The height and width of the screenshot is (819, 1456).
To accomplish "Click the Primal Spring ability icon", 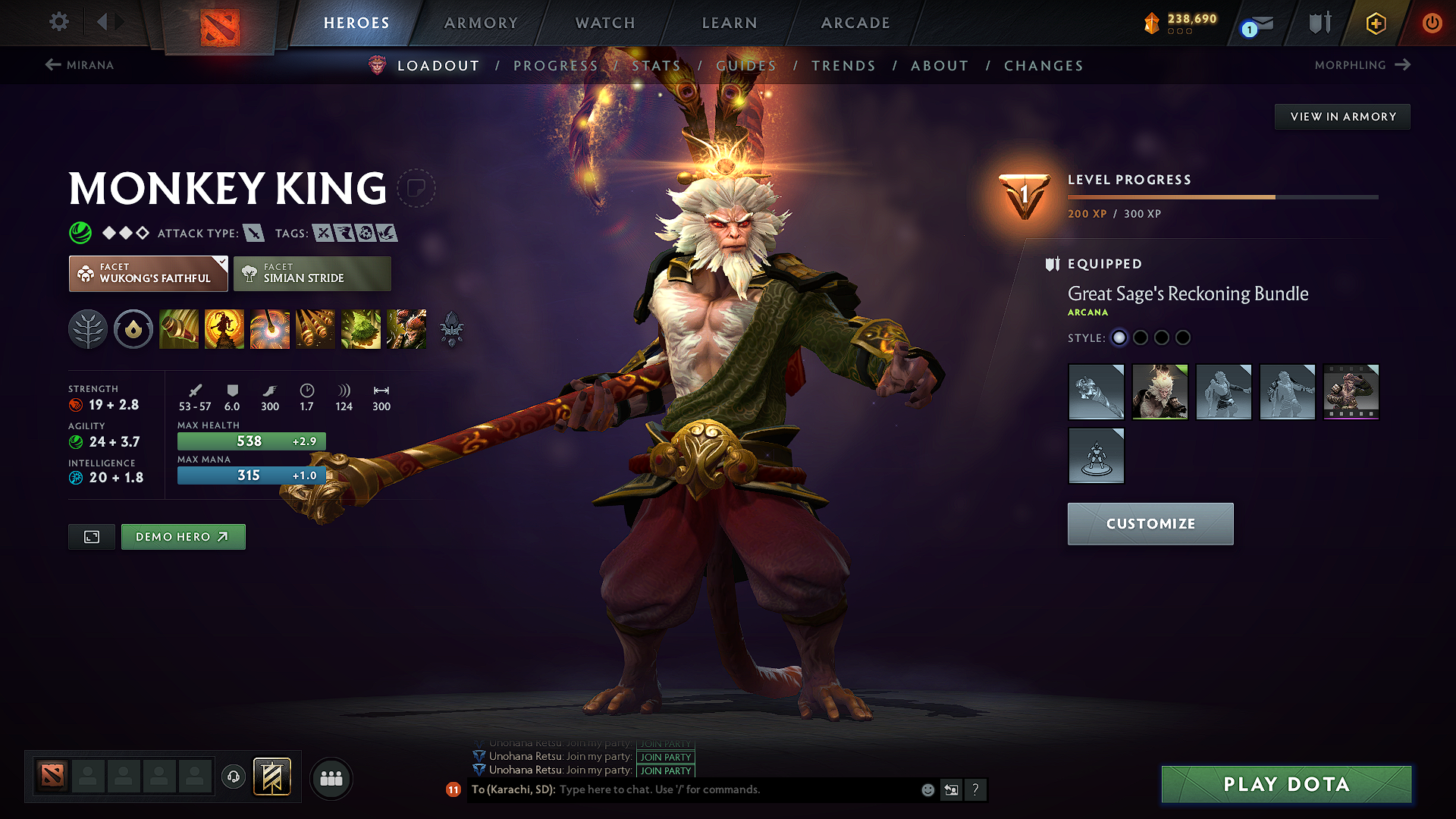I will (270, 329).
